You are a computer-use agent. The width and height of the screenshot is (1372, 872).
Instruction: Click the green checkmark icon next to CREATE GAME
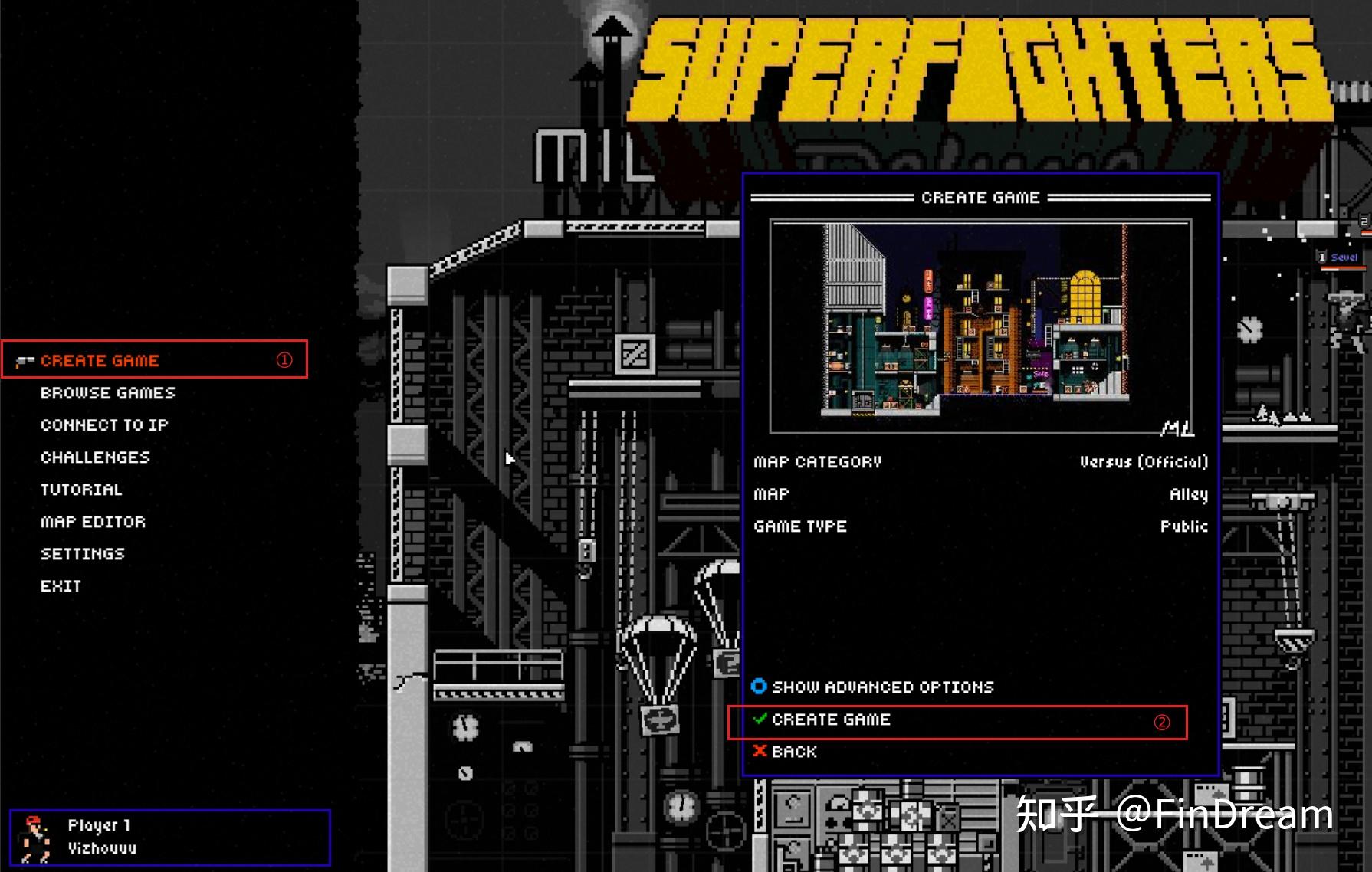click(759, 720)
